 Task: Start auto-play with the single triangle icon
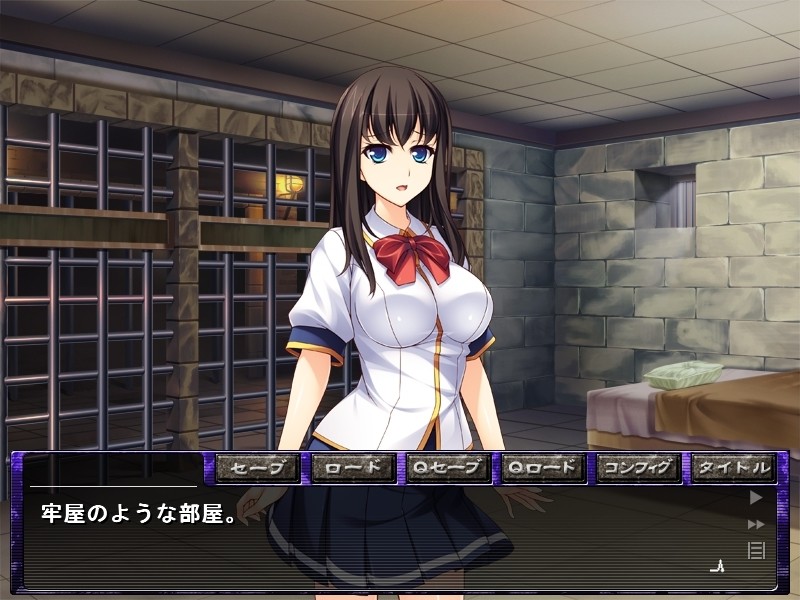click(x=756, y=496)
